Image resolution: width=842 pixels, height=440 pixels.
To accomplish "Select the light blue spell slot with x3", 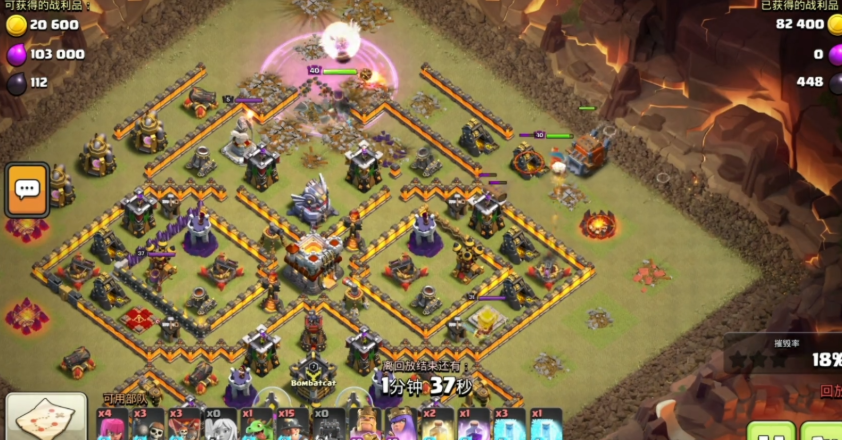I will coord(509,424).
